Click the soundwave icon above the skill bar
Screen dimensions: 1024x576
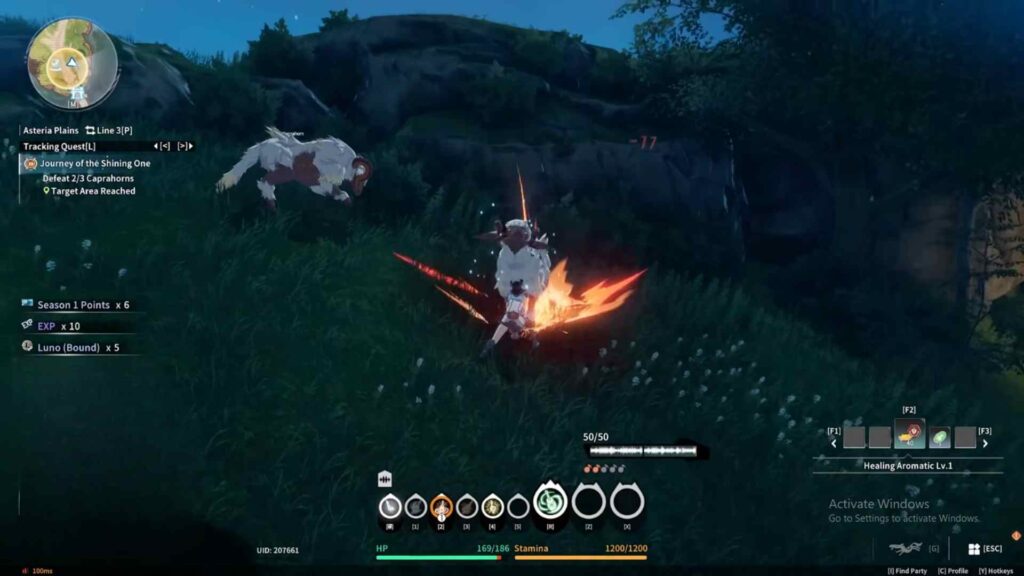pos(384,480)
